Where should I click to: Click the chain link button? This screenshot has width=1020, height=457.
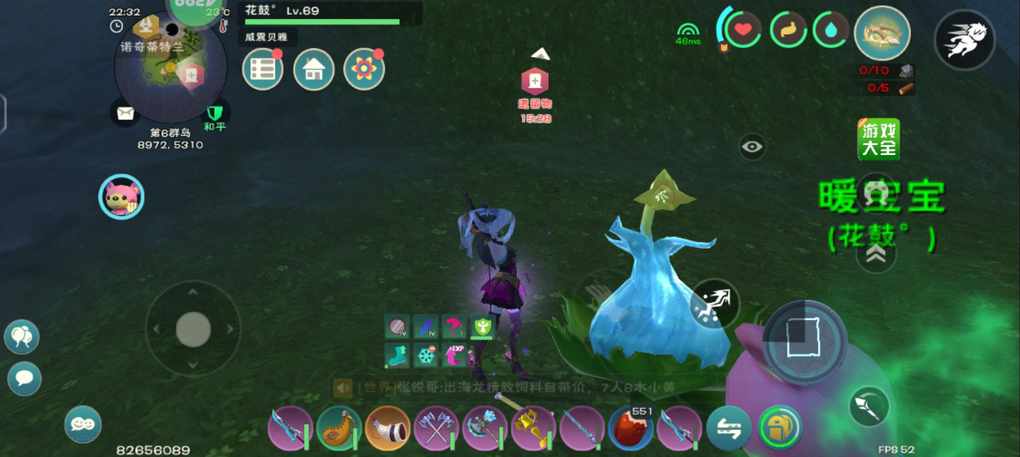point(83,424)
